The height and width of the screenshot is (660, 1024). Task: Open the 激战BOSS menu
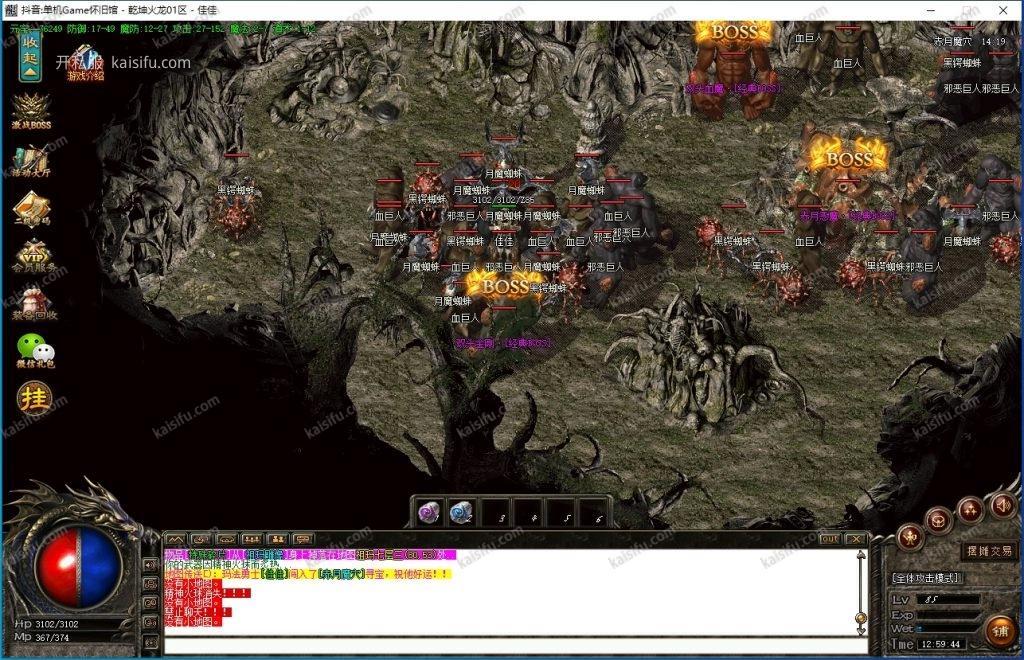31,110
